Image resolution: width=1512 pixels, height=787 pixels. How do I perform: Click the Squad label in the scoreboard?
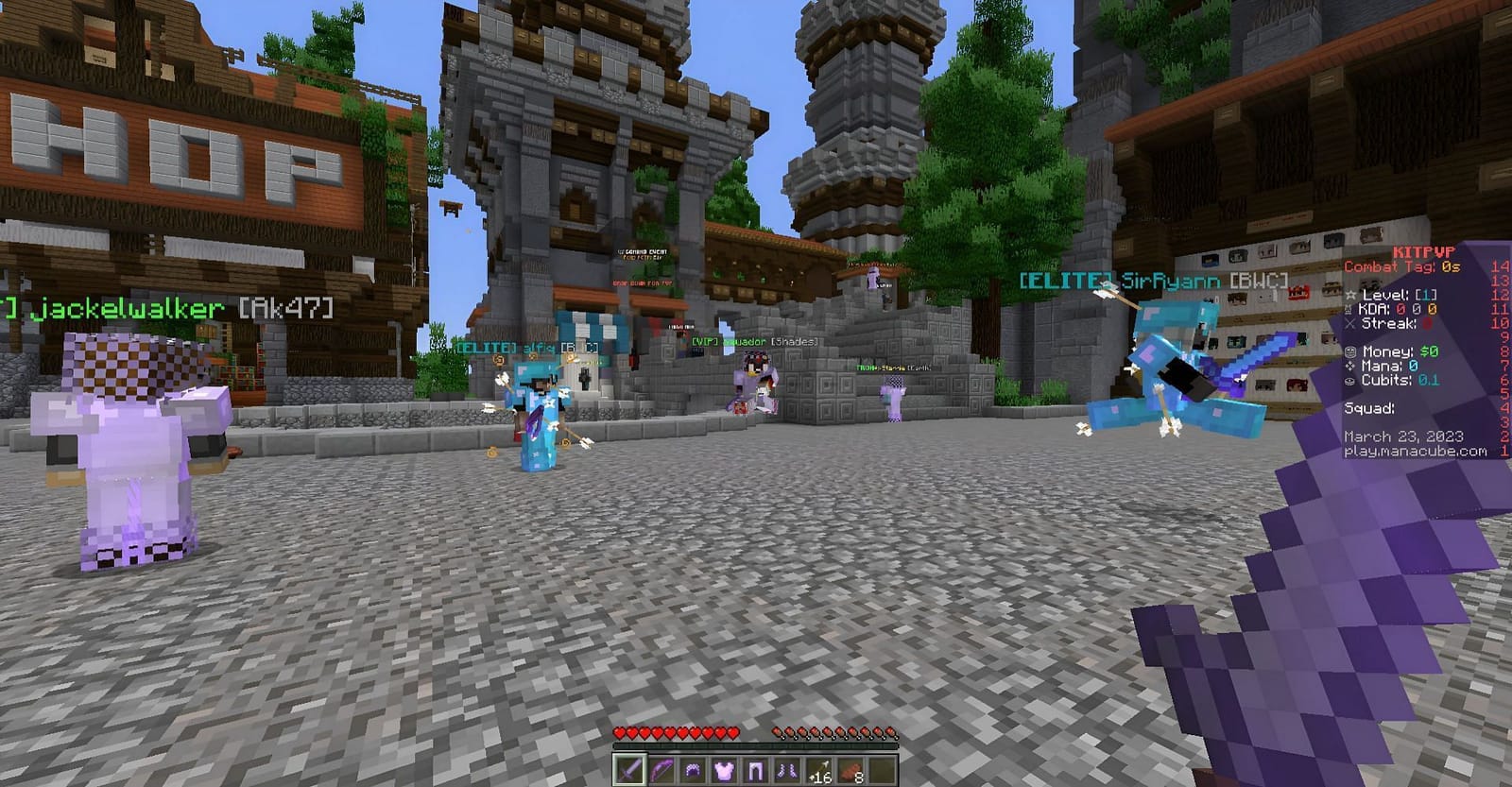(1367, 408)
